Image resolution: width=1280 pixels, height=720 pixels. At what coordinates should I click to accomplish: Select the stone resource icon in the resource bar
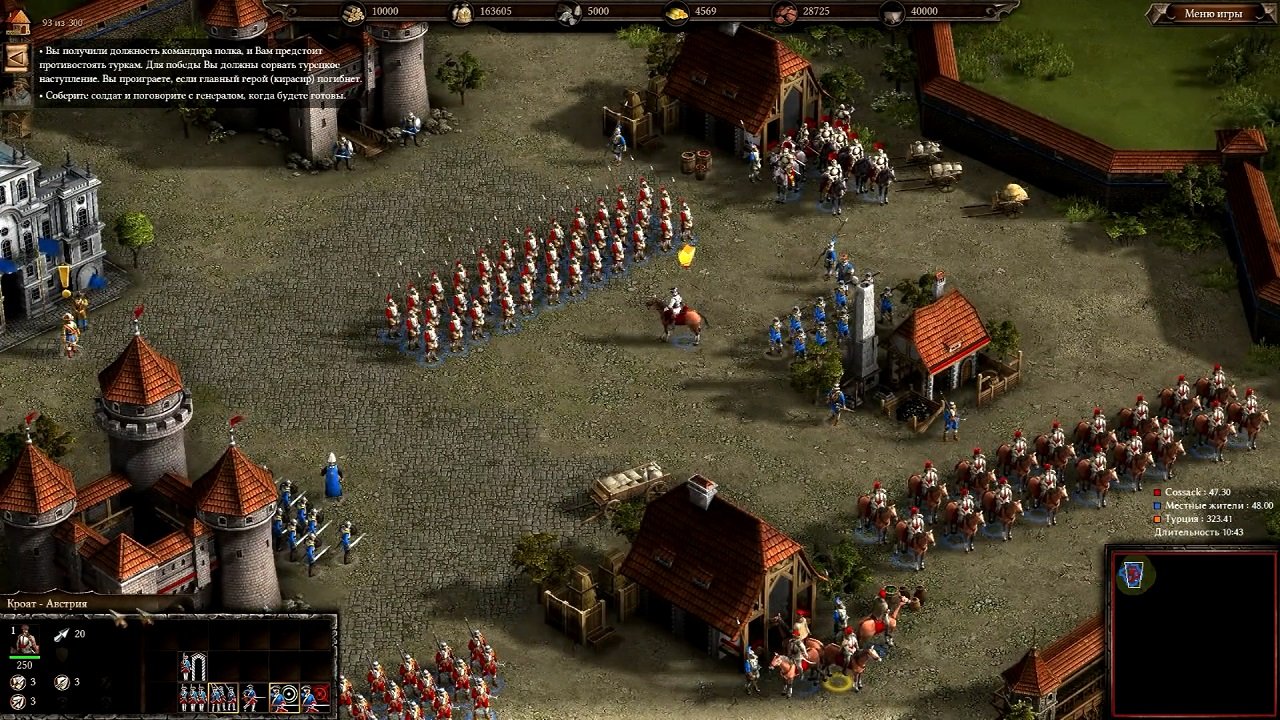568,14
